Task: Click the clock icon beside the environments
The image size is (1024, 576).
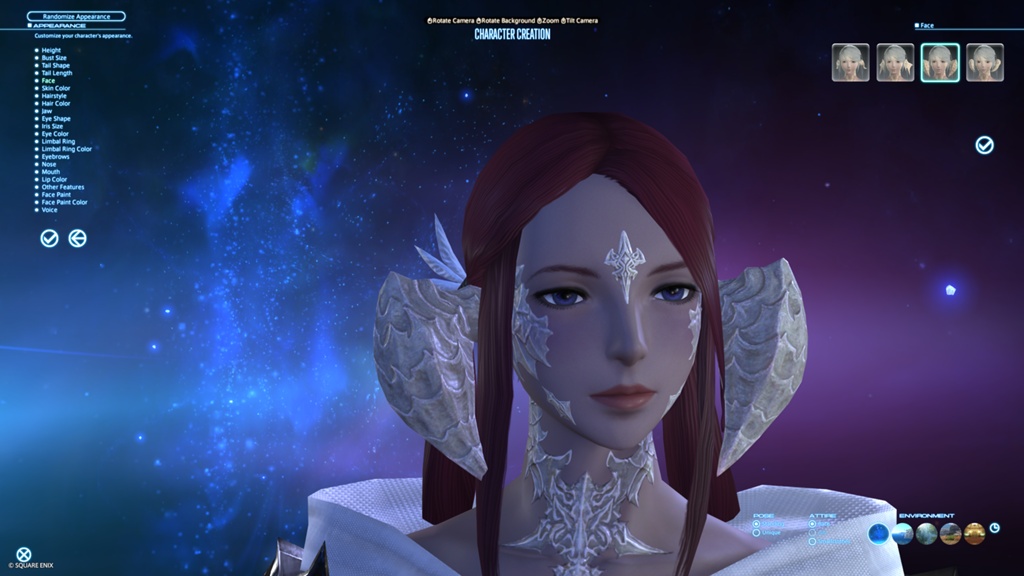Action: (x=995, y=528)
